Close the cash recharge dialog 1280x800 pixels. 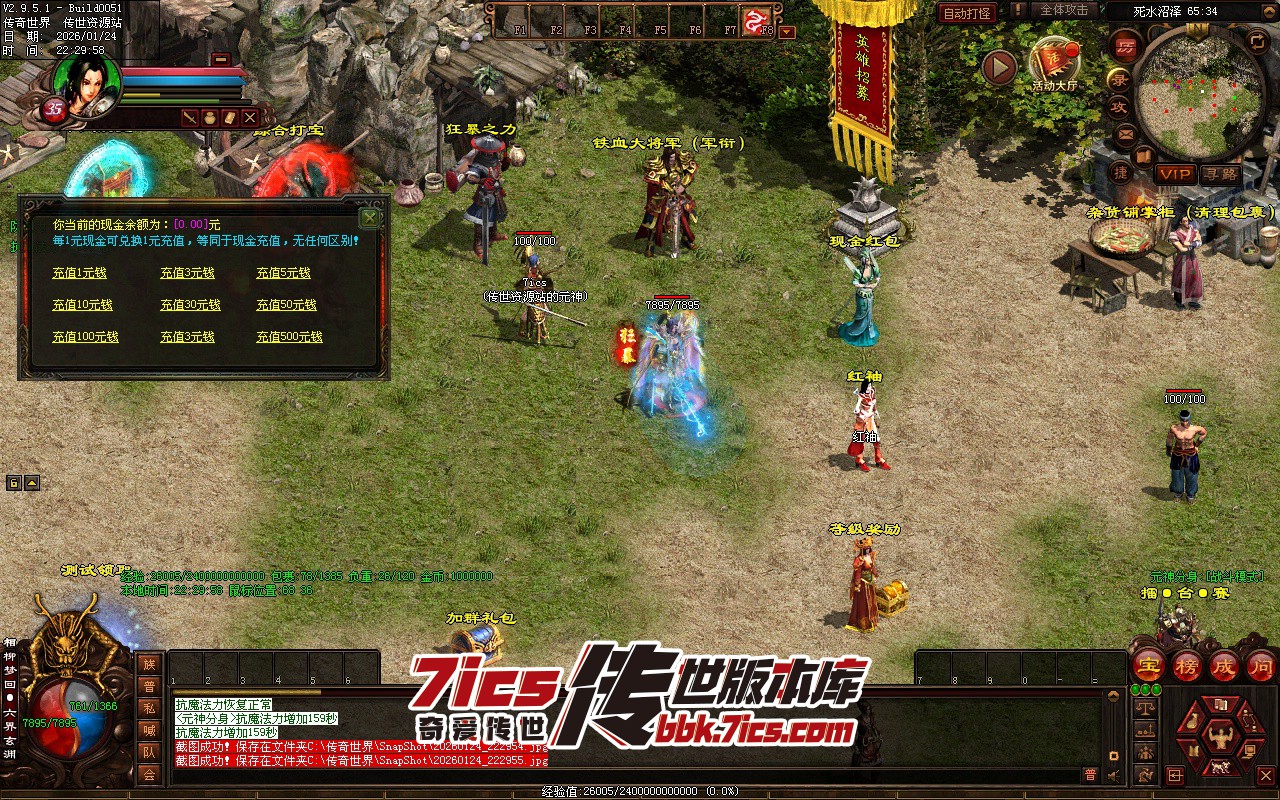pyautogui.click(x=369, y=218)
